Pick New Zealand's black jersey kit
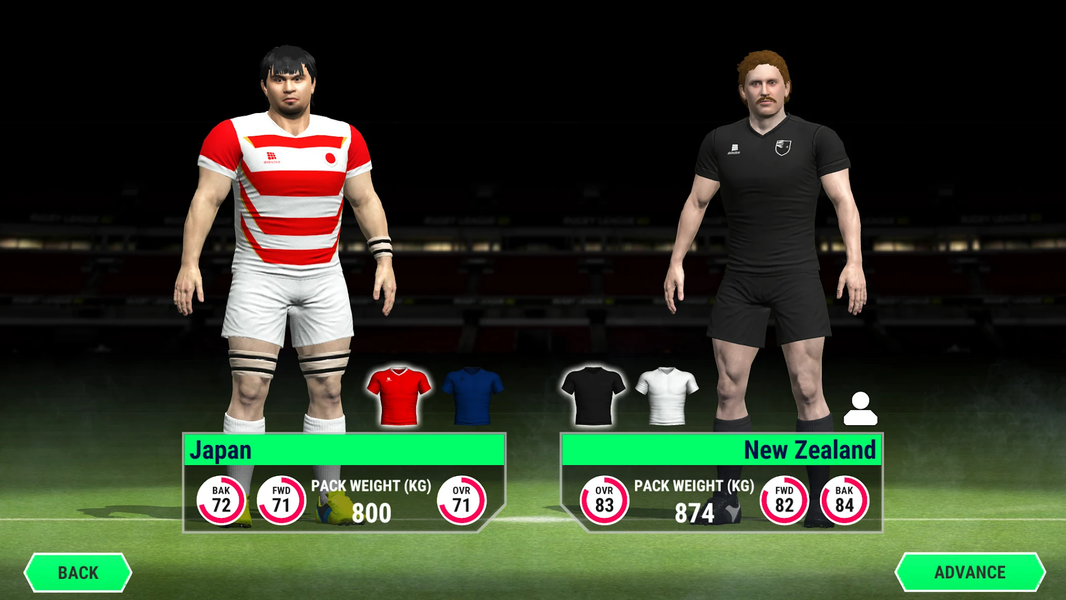 [x=593, y=395]
